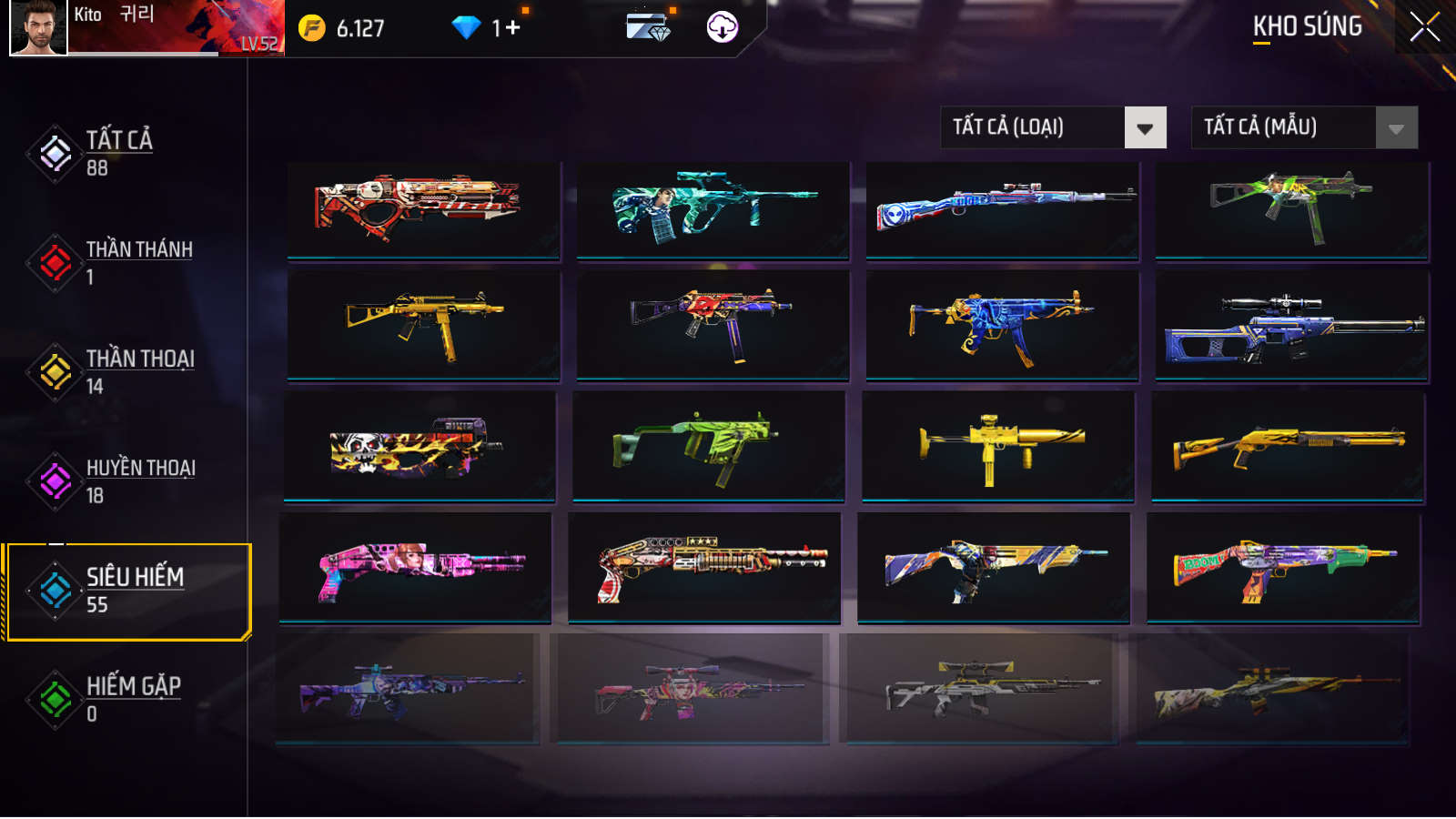Viewport: 1456px width, 819px height.
Task: Open the Tất Cả (Loại) type dropdown
Action: (1145, 128)
